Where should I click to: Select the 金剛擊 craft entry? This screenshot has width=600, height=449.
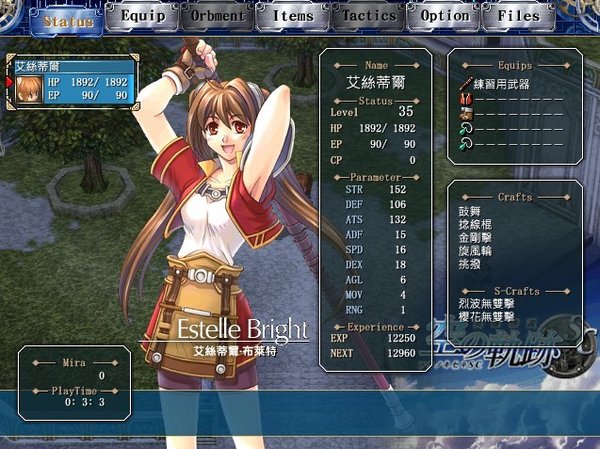pyautogui.click(x=475, y=239)
